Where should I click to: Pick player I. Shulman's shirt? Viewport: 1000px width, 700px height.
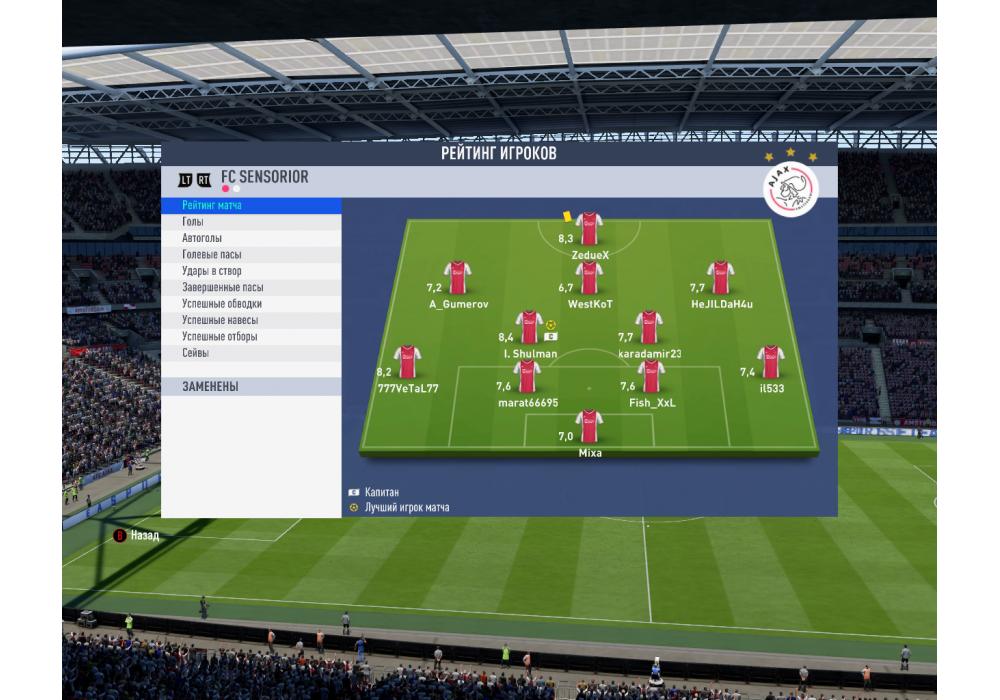pos(528,327)
